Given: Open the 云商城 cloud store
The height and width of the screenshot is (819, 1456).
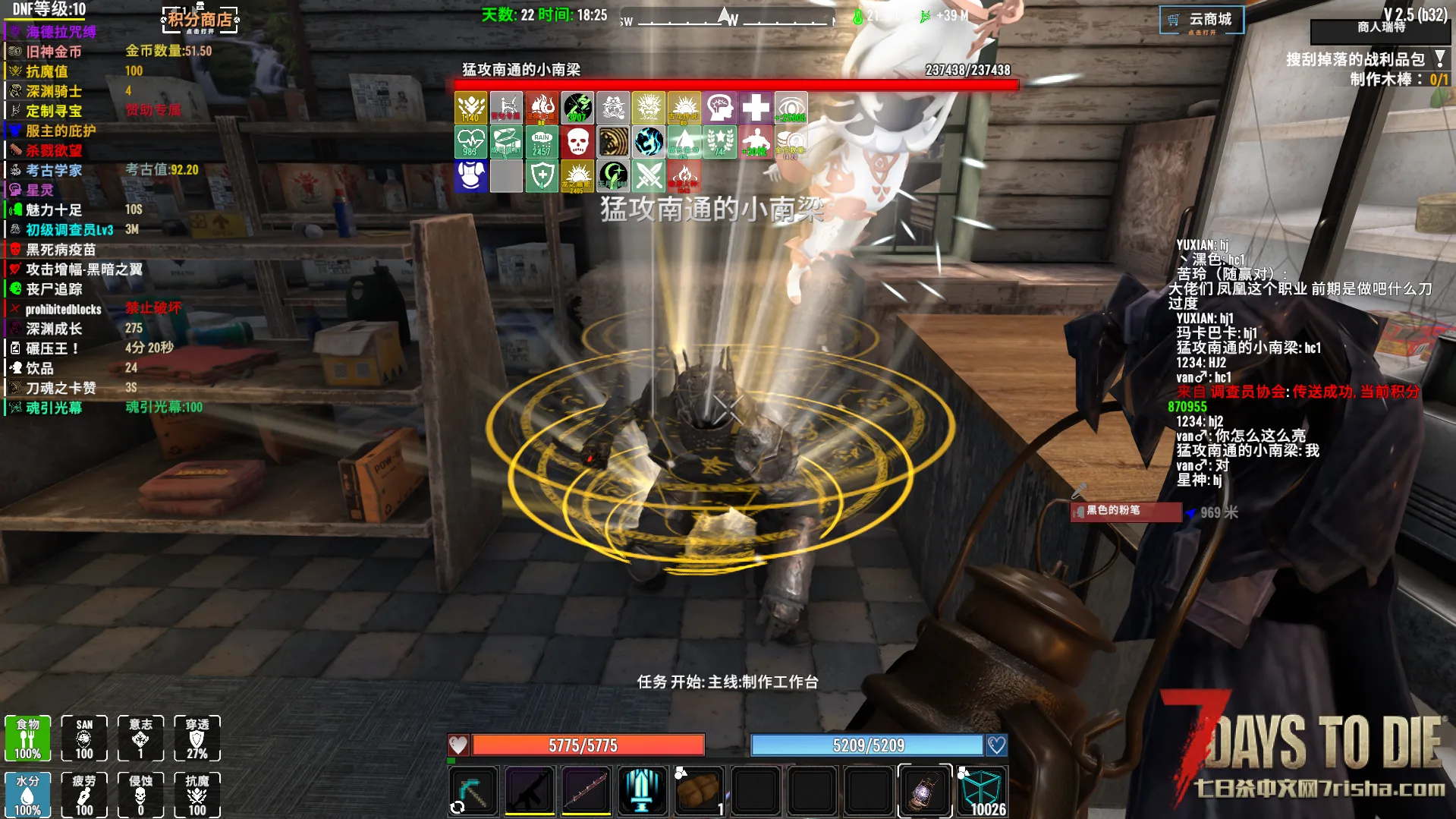Looking at the screenshot, I should tap(1201, 20).
